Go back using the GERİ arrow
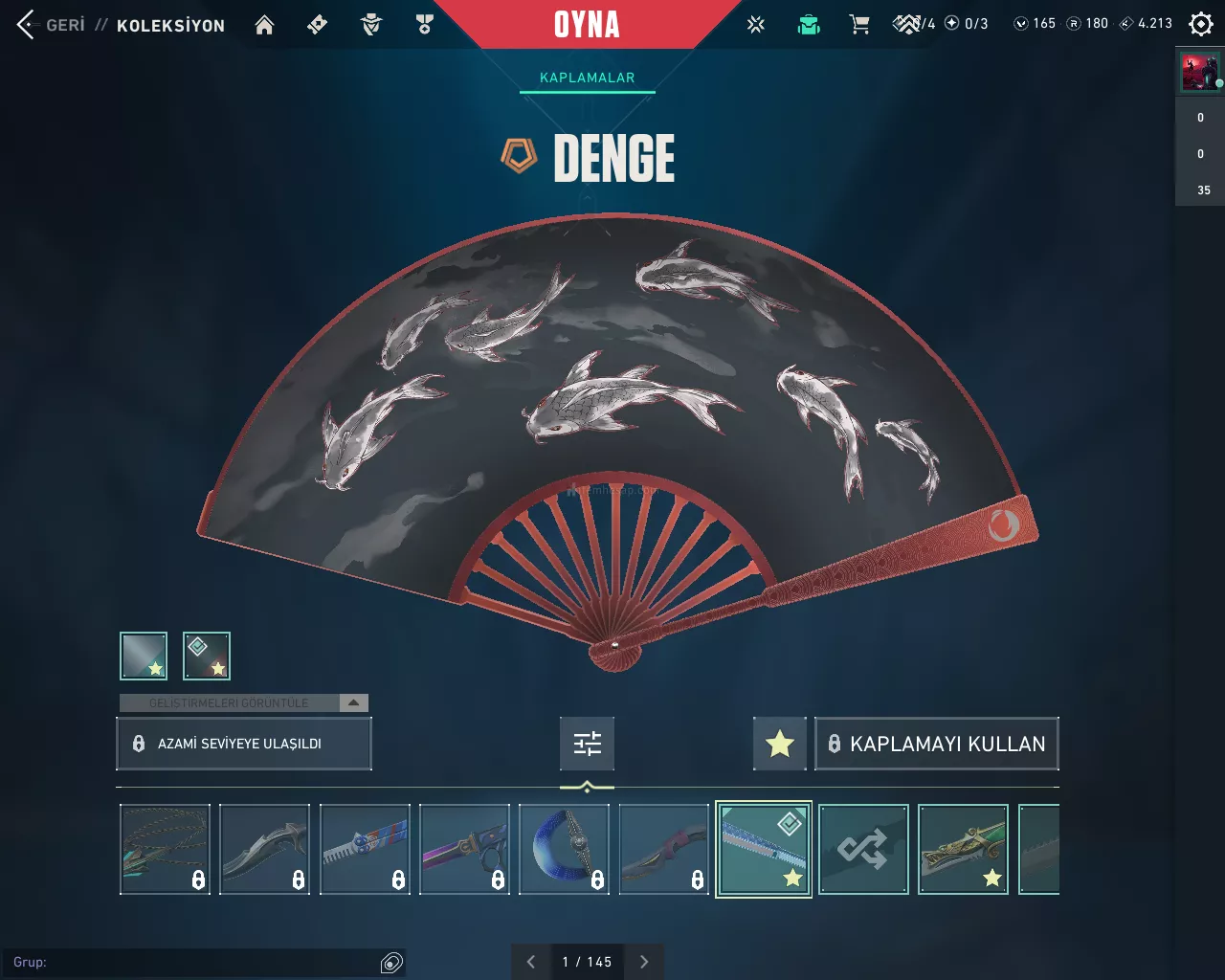 click(27, 25)
